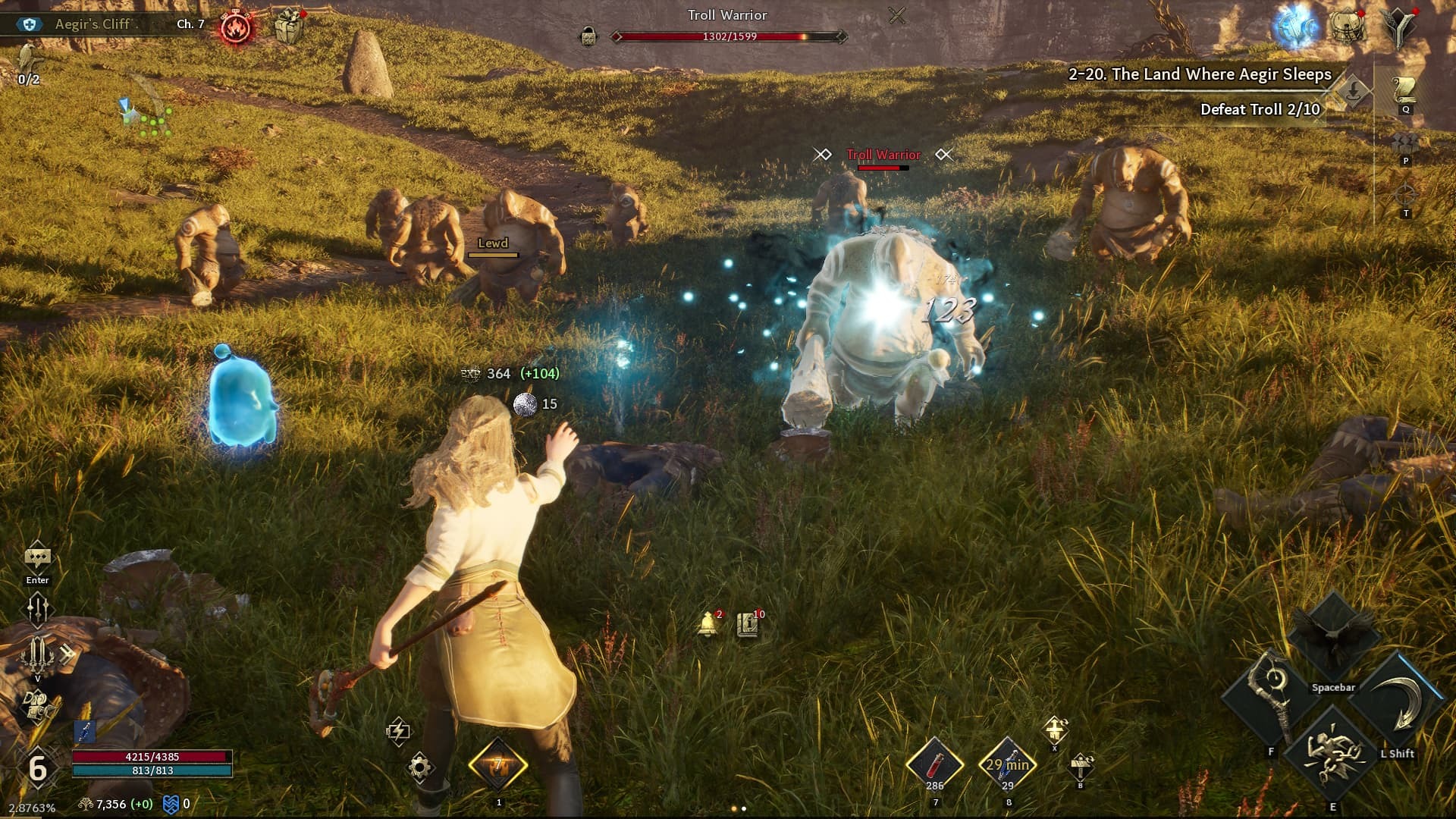The height and width of the screenshot is (819, 1456).
Task: Open the sliders settings icon
Action: (x=37, y=609)
